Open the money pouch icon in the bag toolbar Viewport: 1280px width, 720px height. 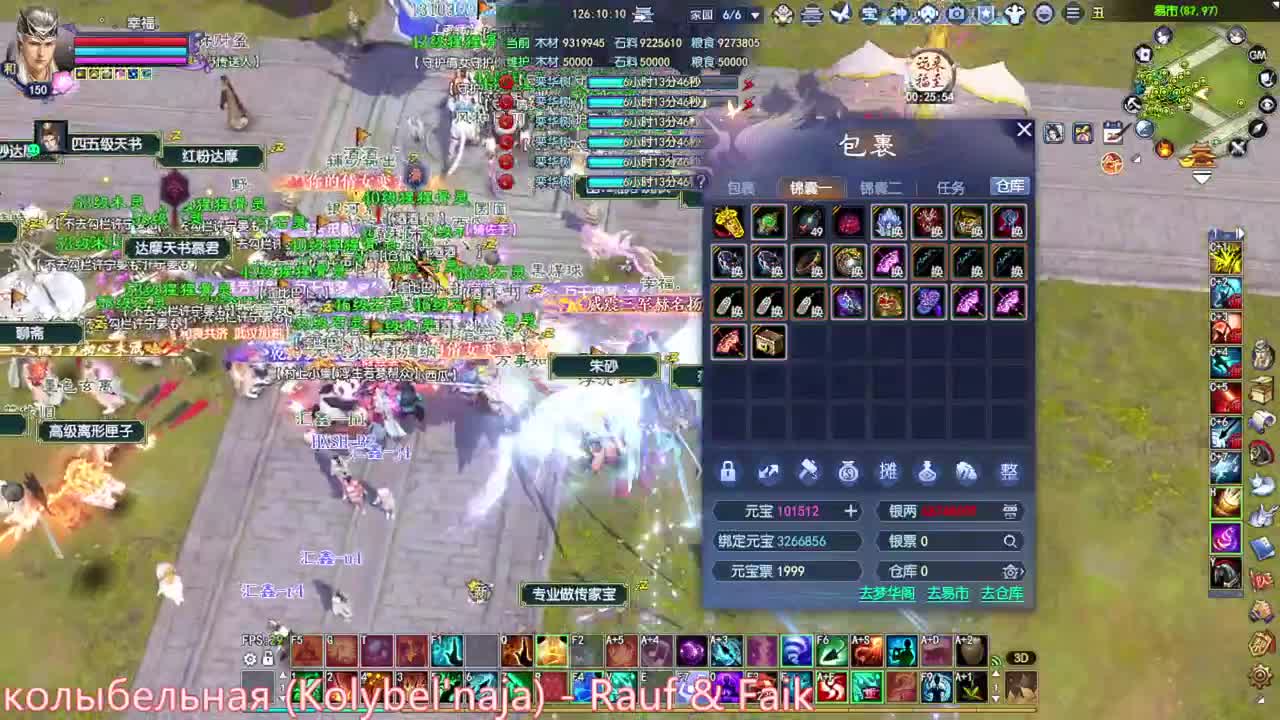(847, 472)
